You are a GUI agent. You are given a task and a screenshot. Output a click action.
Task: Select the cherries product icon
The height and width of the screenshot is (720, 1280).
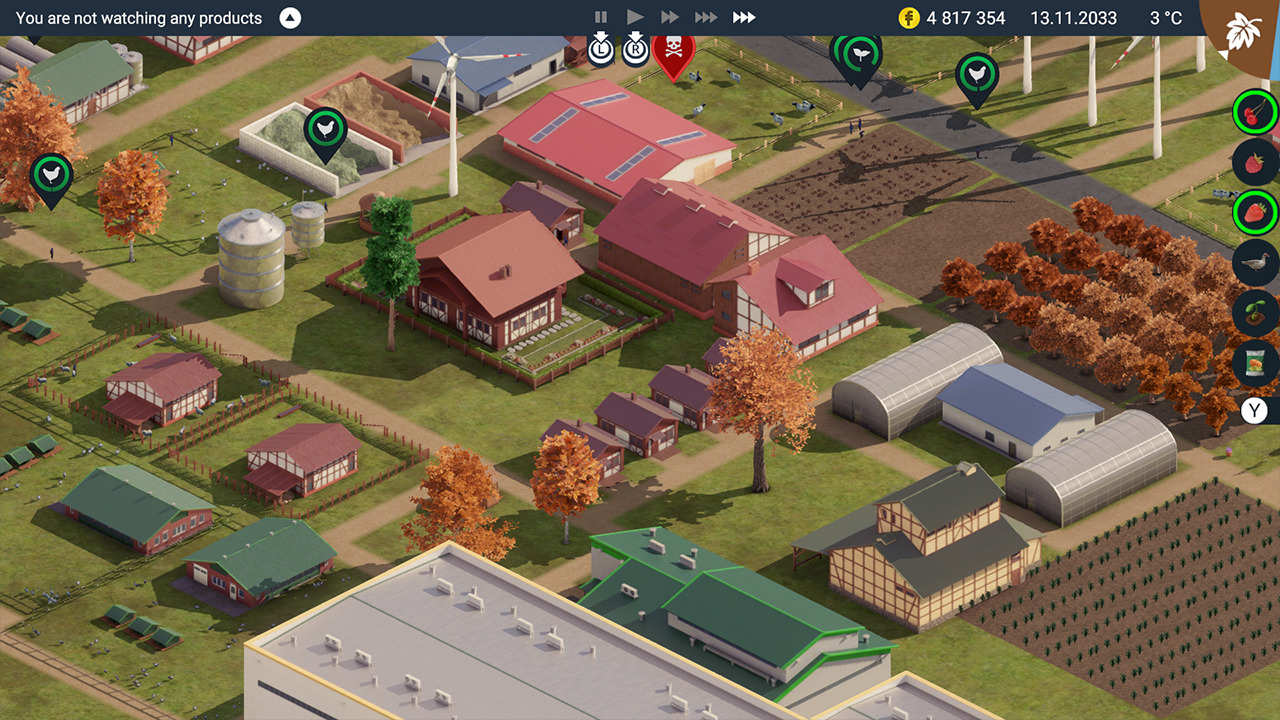click(x=1253, y=111)
